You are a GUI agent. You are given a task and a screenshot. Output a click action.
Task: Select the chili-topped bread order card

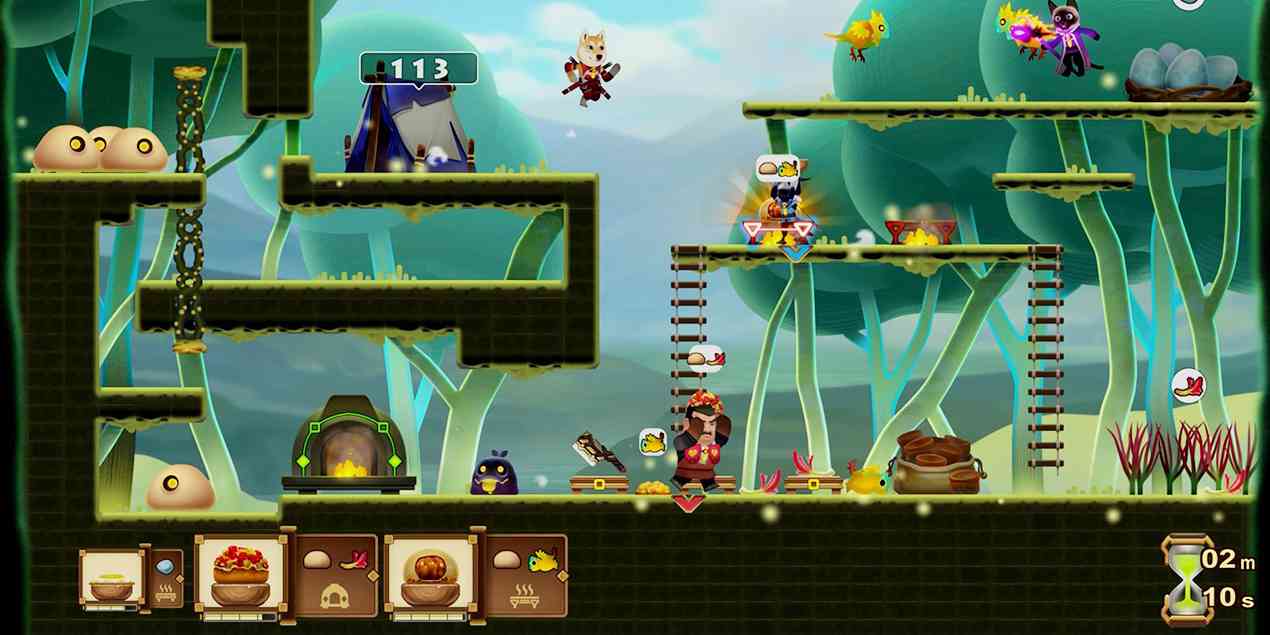point(242,574)
